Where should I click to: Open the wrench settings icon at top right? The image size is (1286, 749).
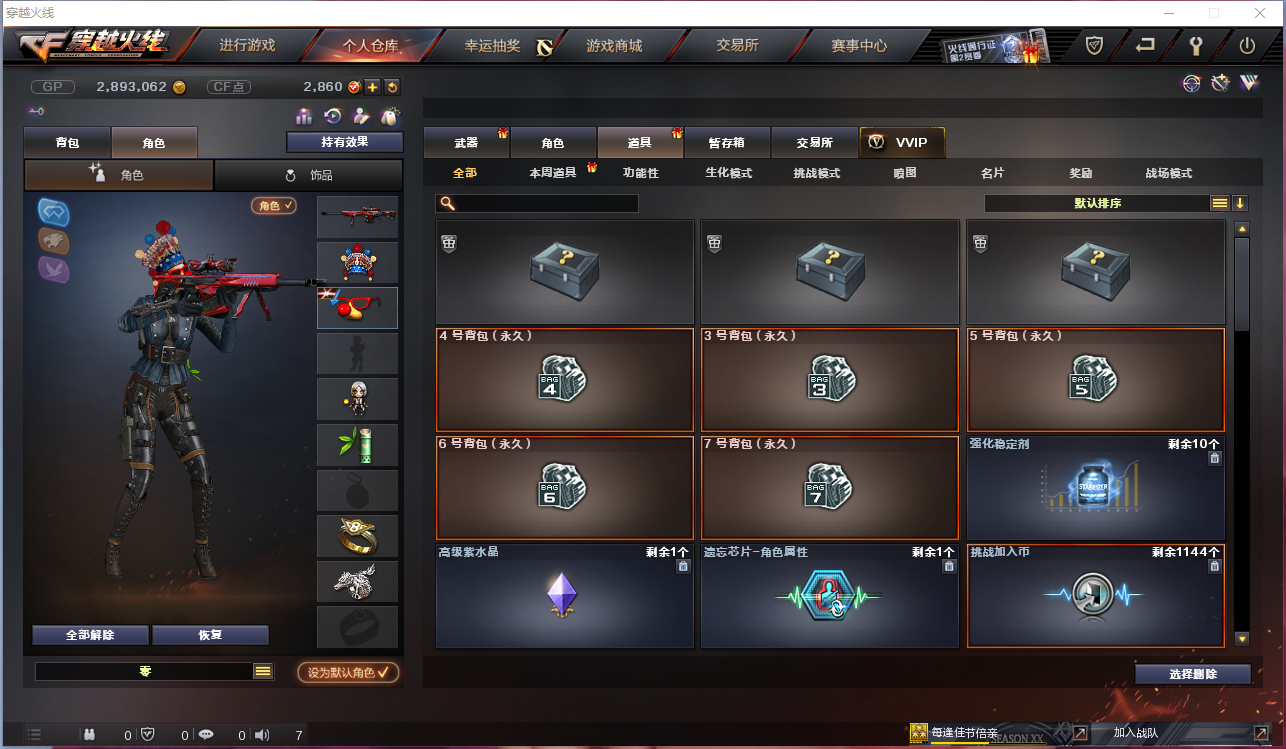[x=1197, y=45]
